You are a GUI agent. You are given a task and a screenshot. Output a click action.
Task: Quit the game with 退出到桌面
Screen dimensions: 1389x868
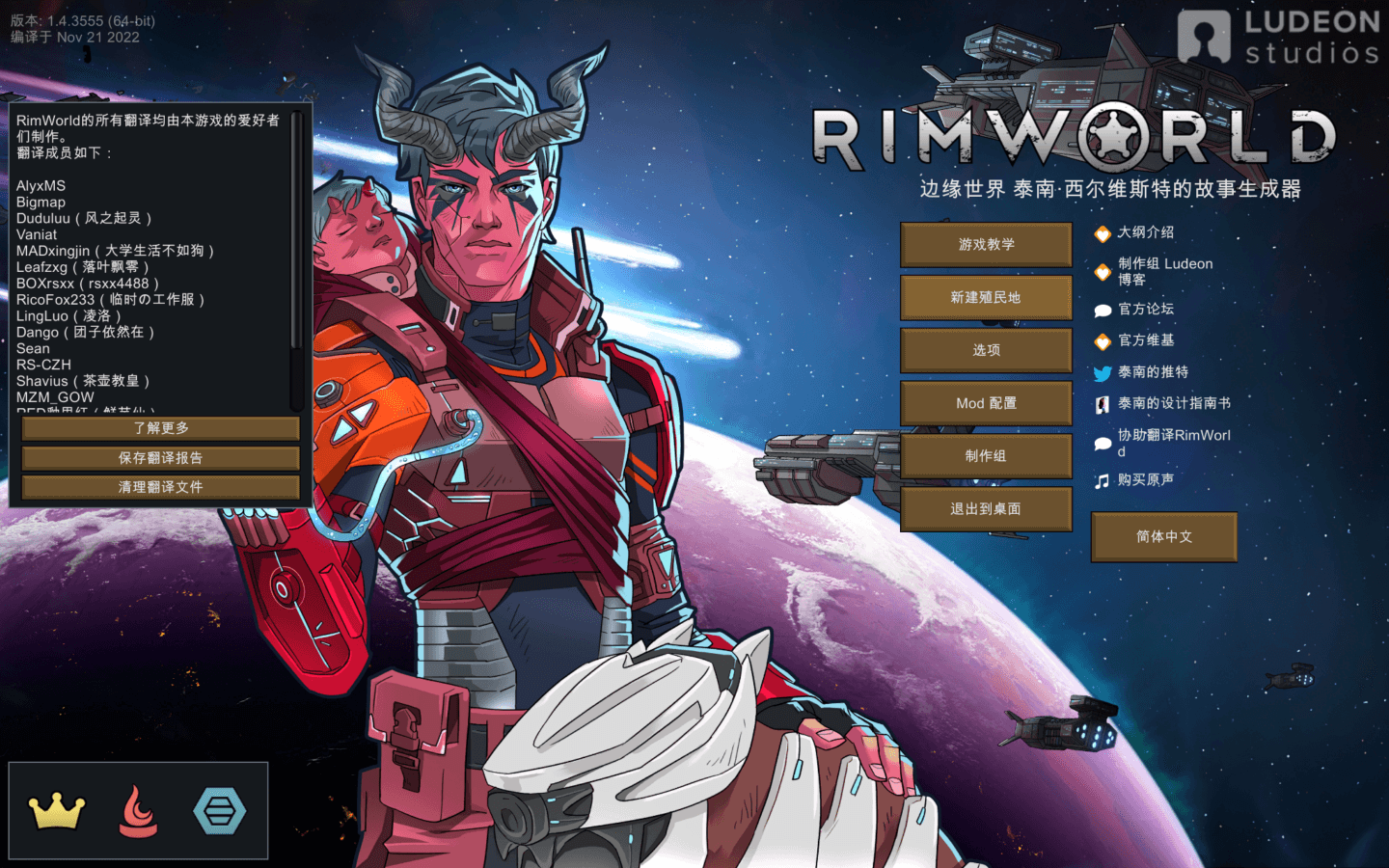[985, 508]
